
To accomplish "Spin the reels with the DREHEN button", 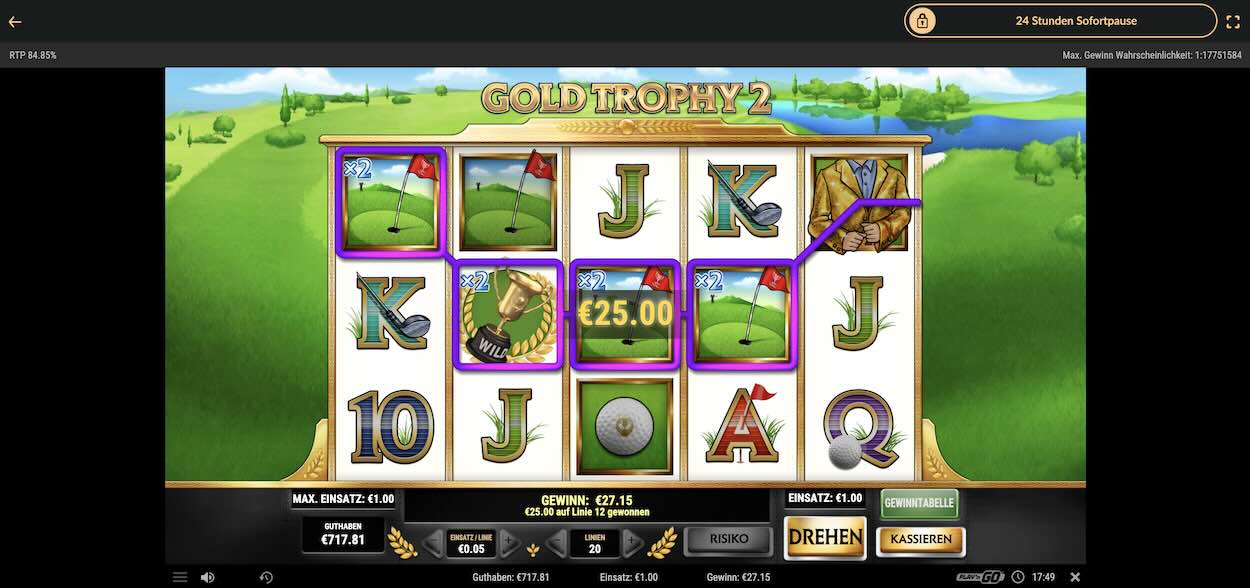I will 825,537.
